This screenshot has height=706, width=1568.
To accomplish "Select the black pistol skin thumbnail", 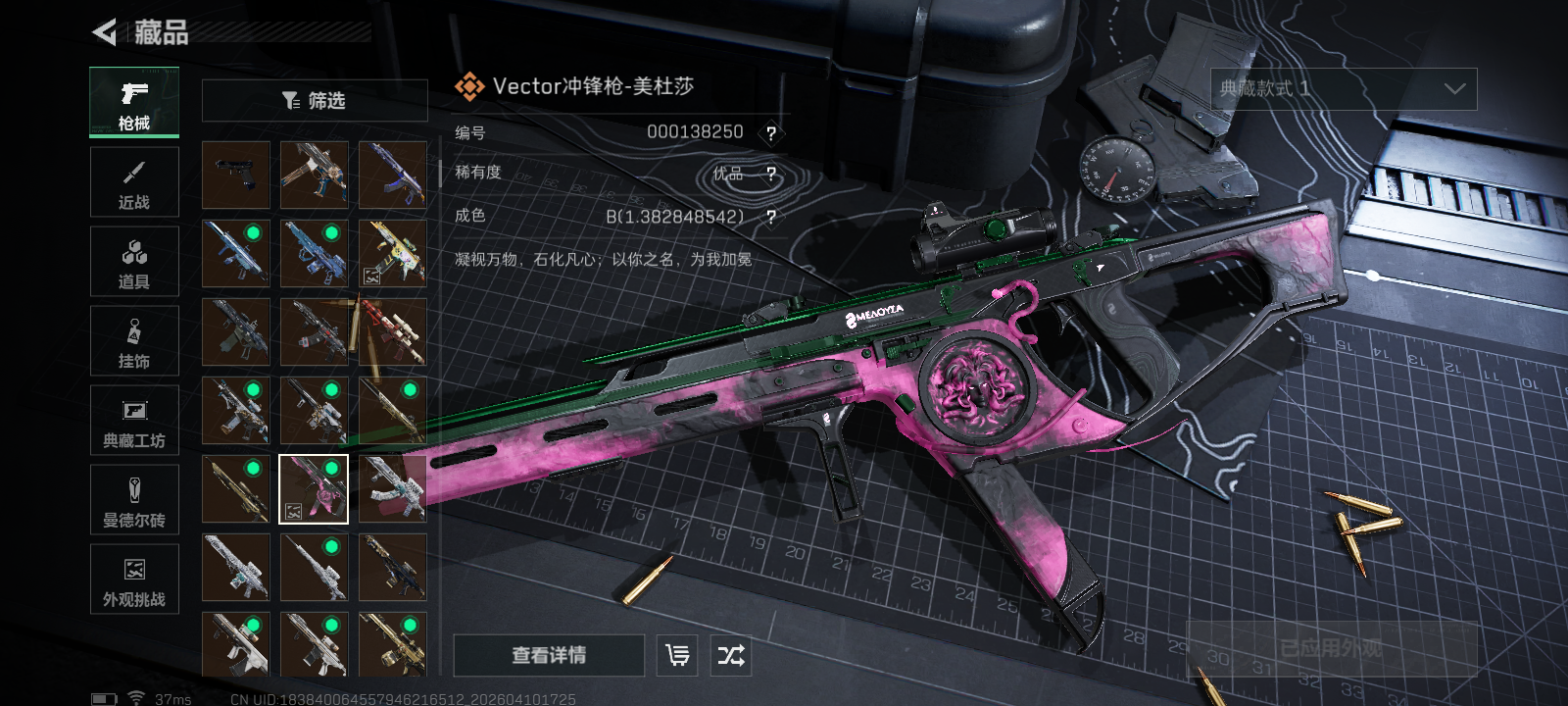I will [236, 176].
